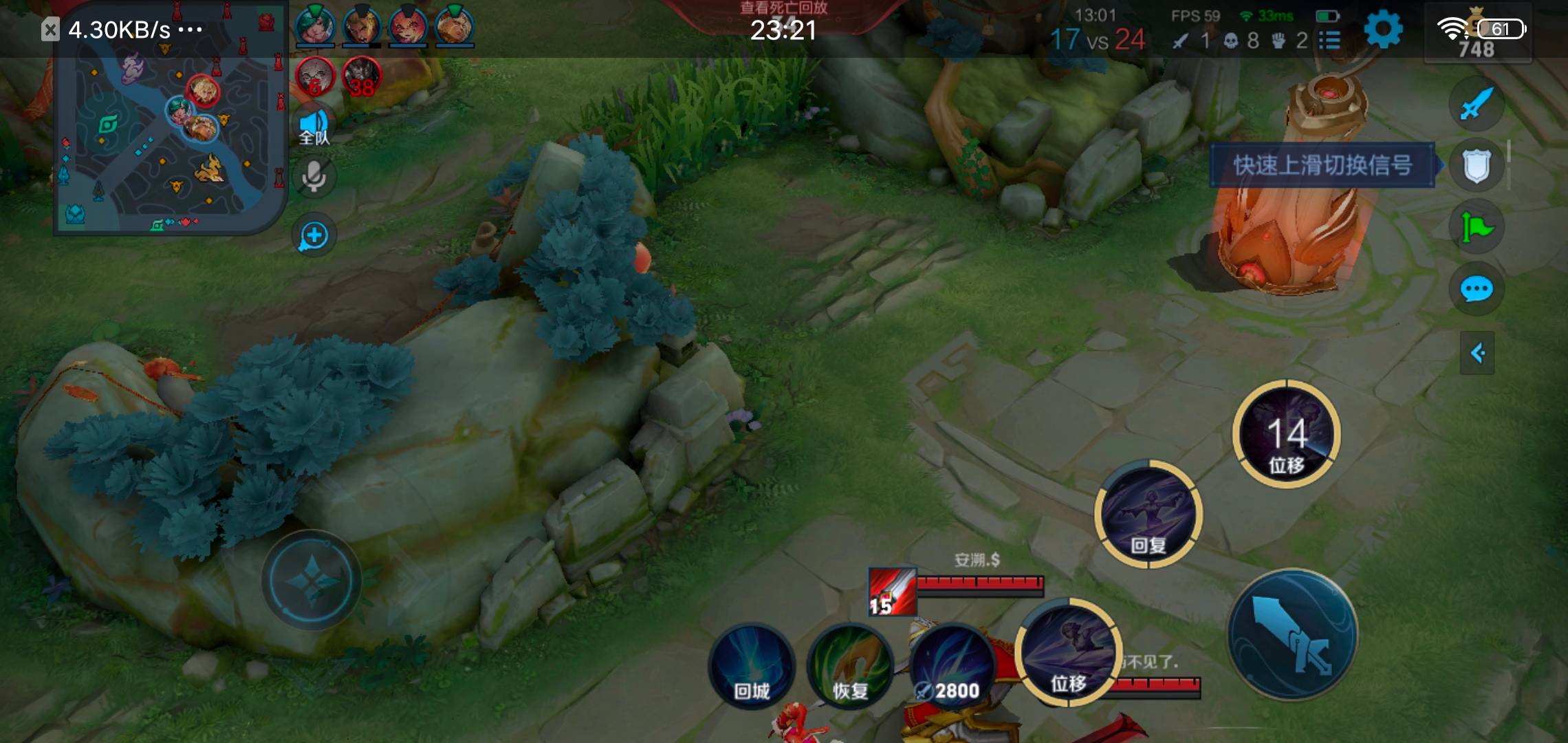Tap the 位移 skill on 14 cooldown

point(1286,435)
